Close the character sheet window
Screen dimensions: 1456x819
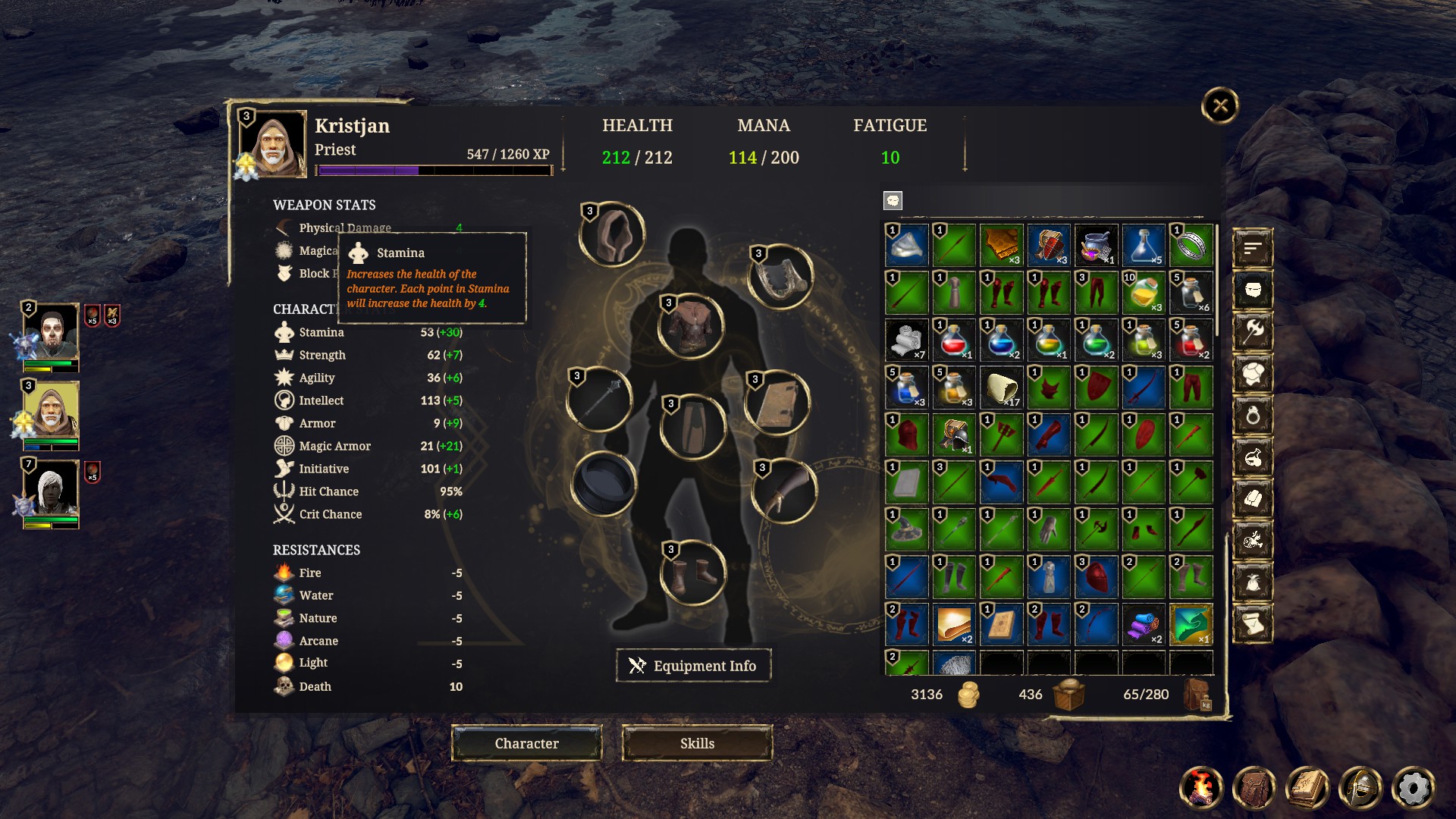(1219, 105)
